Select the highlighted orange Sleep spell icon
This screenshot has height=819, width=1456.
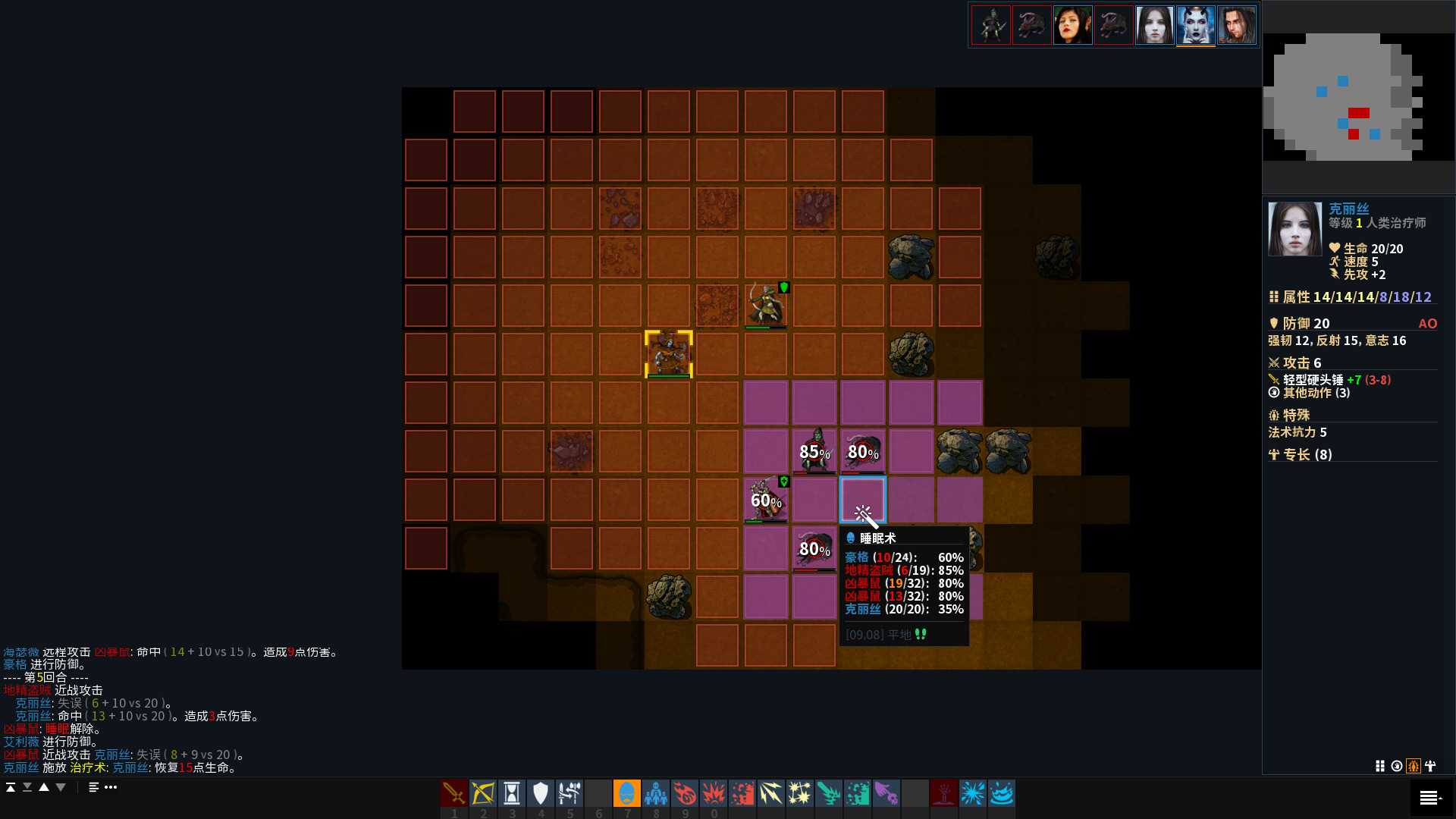pyautogui.click(x=627, y=793)
